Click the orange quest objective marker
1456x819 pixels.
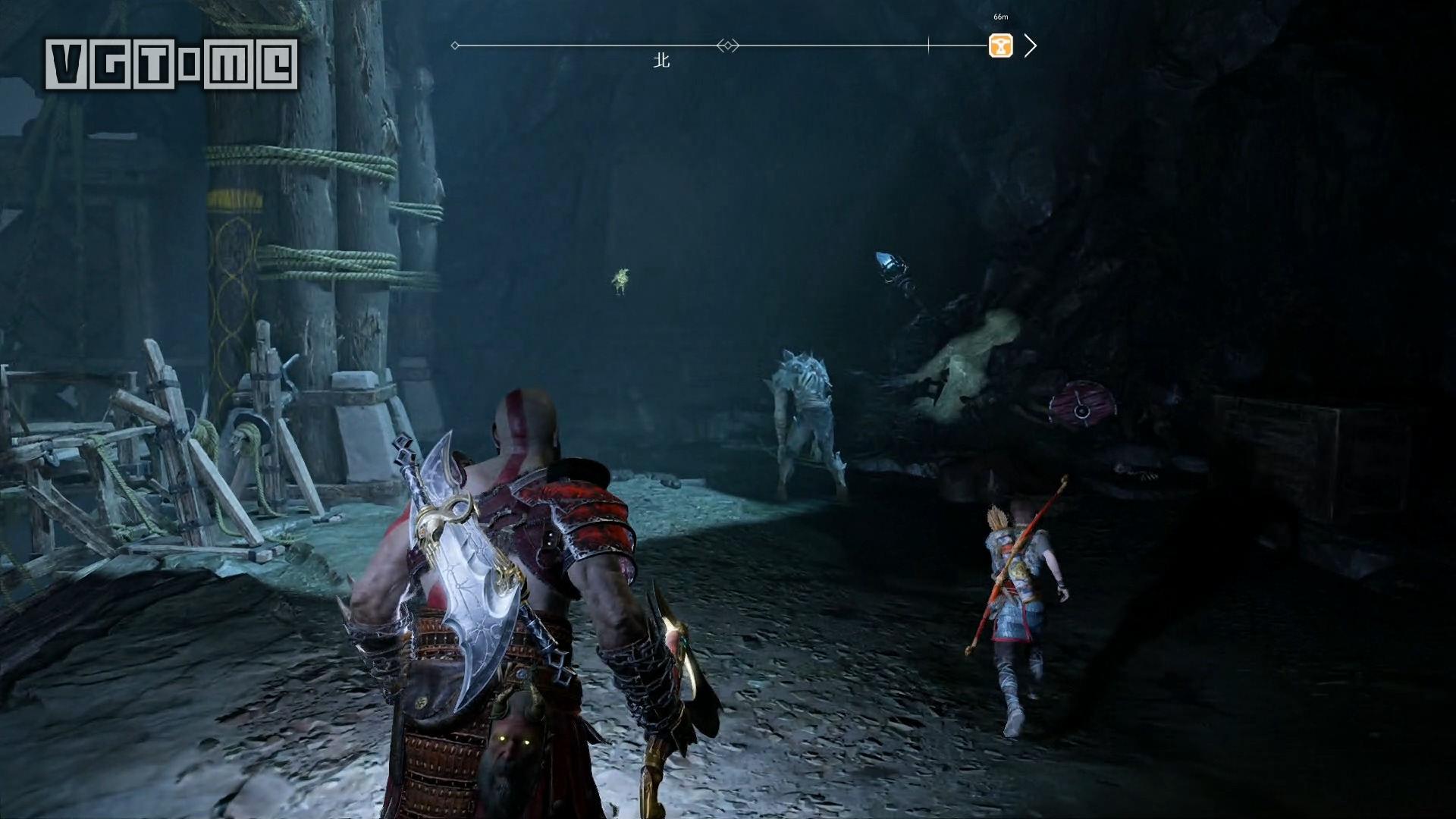pyautogui.click(x=1000, y=45)
